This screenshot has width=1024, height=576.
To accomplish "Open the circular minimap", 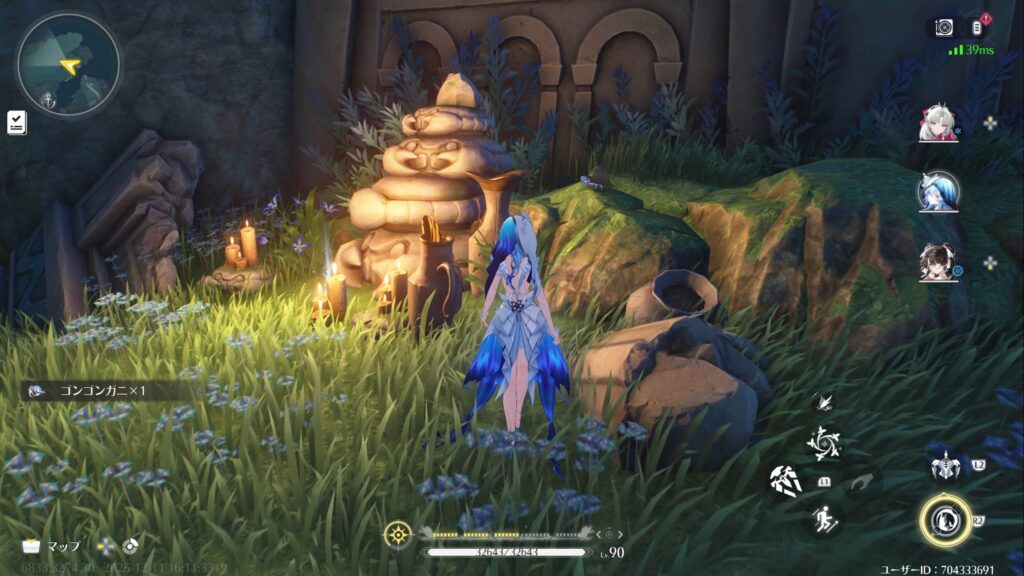I will coord(68,64).
